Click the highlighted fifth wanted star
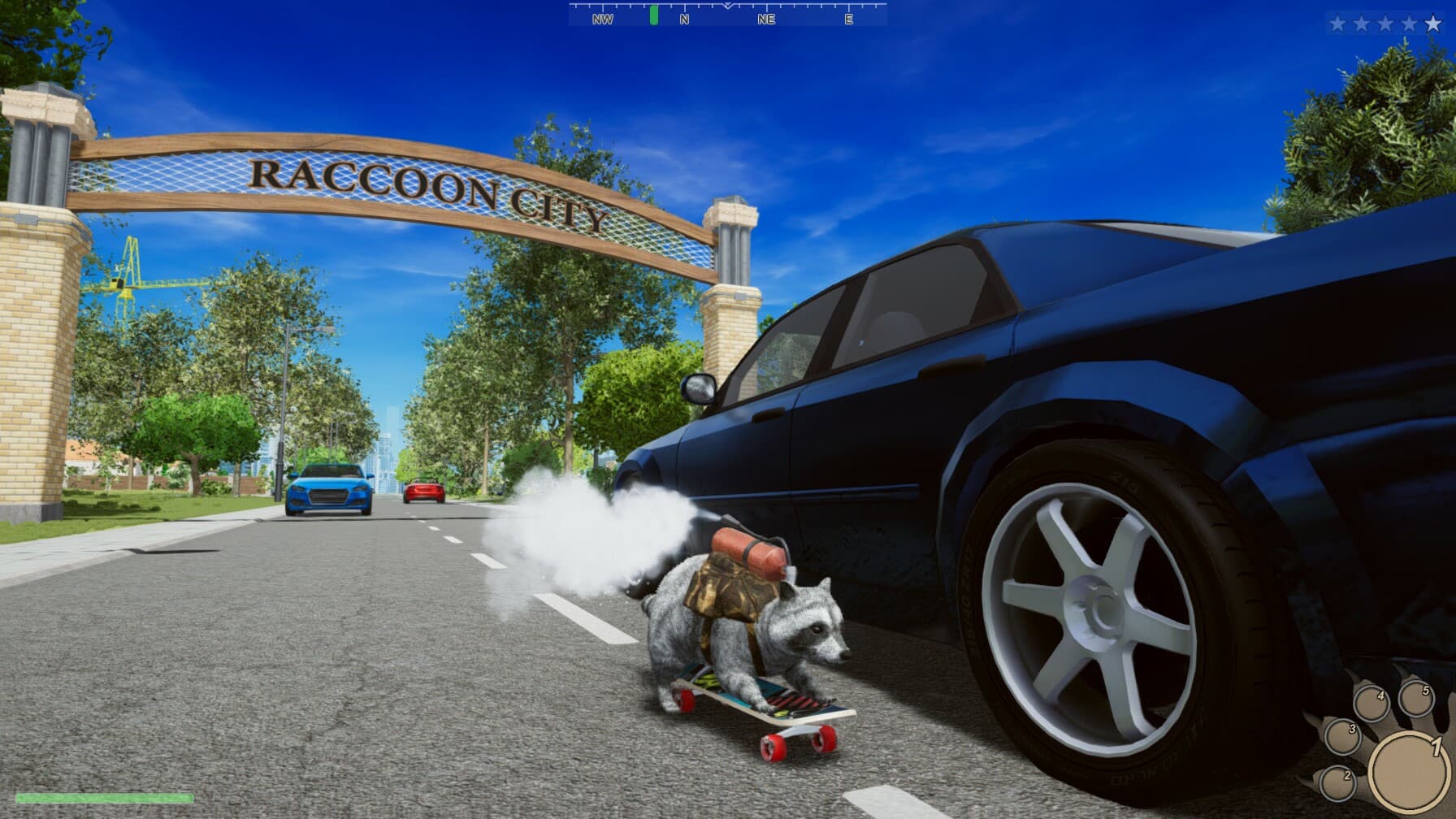 point(1433,24)
